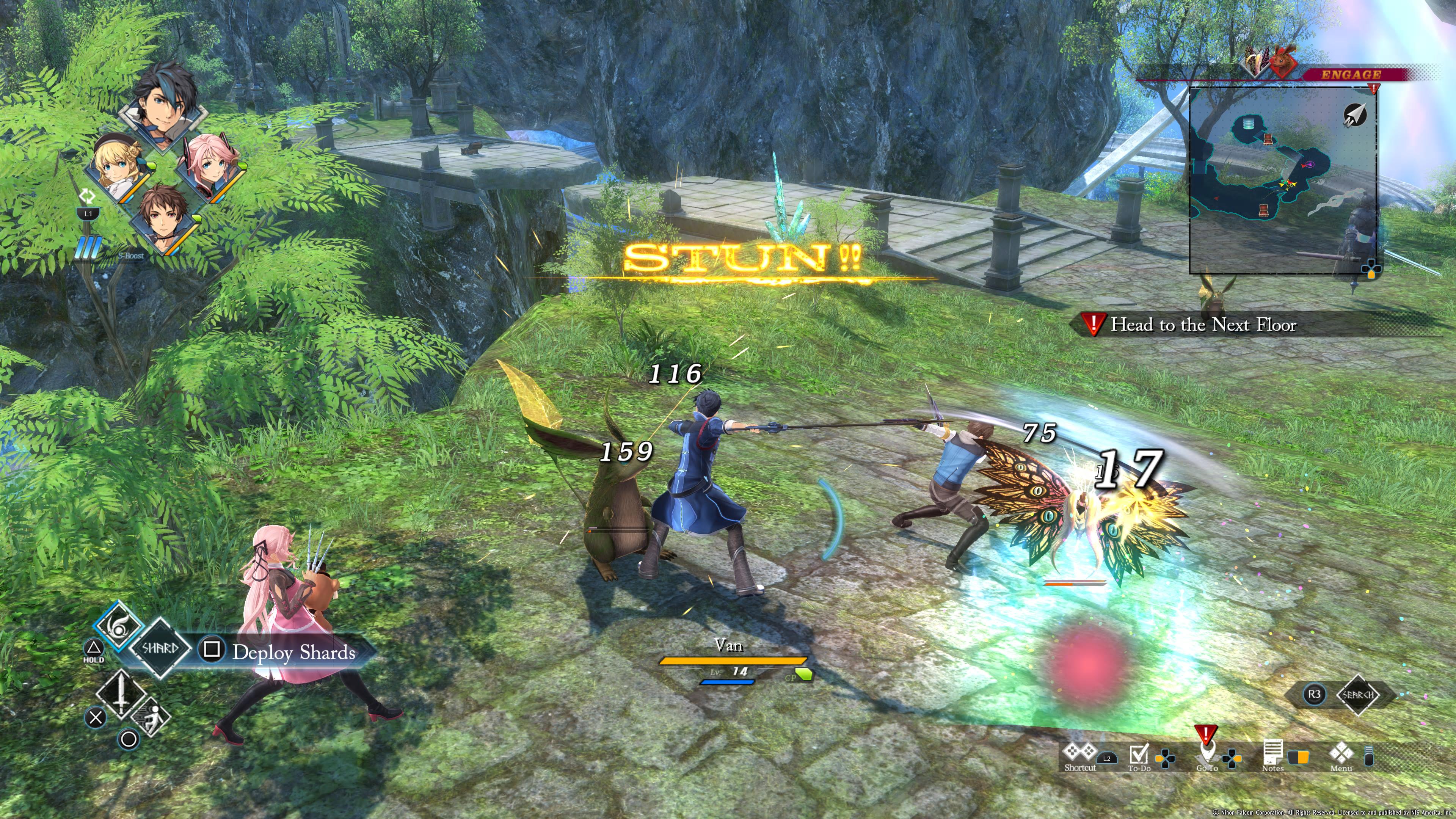The width and height of the screenshot is (1456, 819).
Task: Click the SHARD diamond icon
Action: [160, 648]
